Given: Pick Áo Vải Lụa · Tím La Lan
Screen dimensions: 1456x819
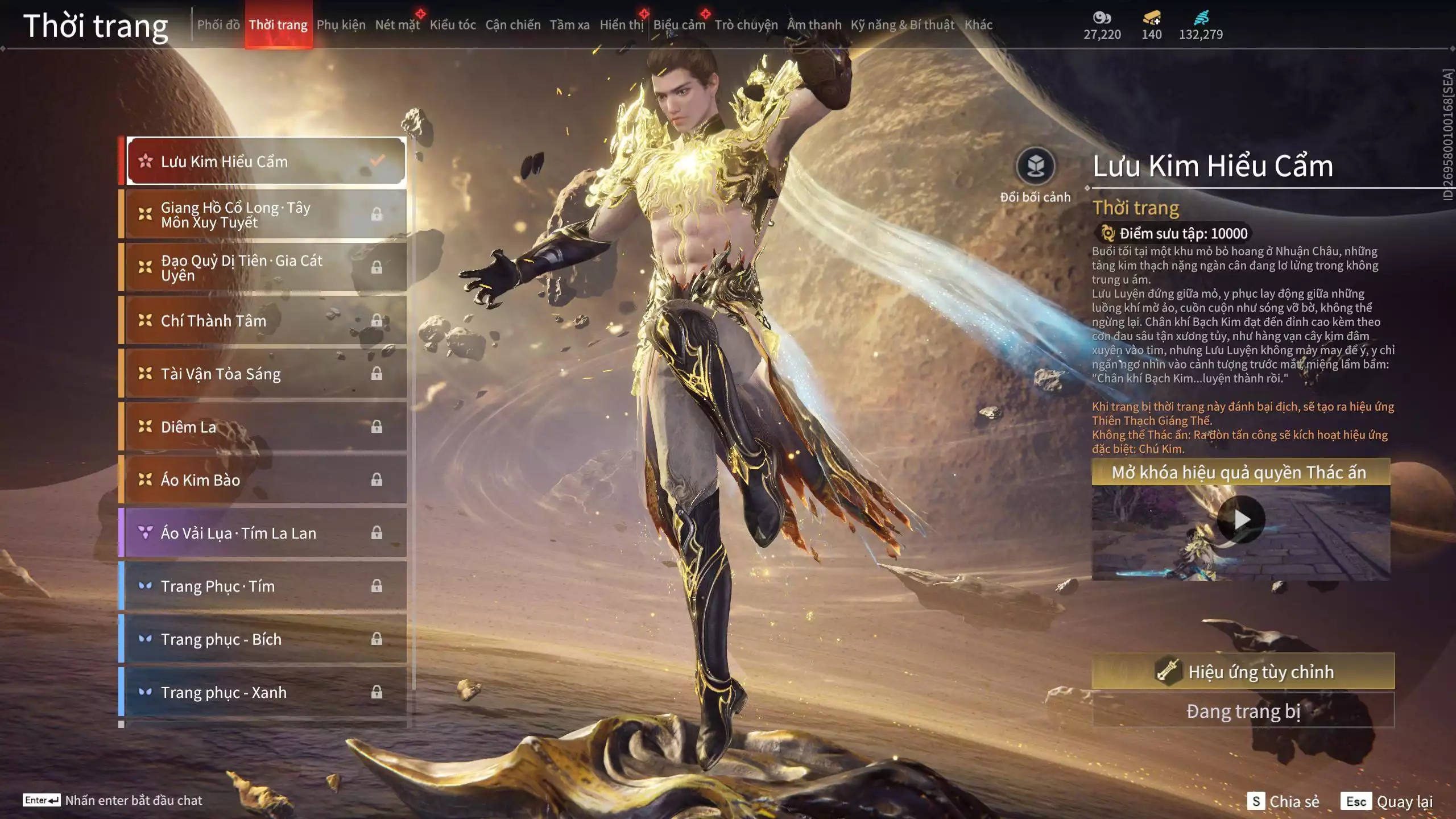Looking at the screenshot, I should [266, 533].
